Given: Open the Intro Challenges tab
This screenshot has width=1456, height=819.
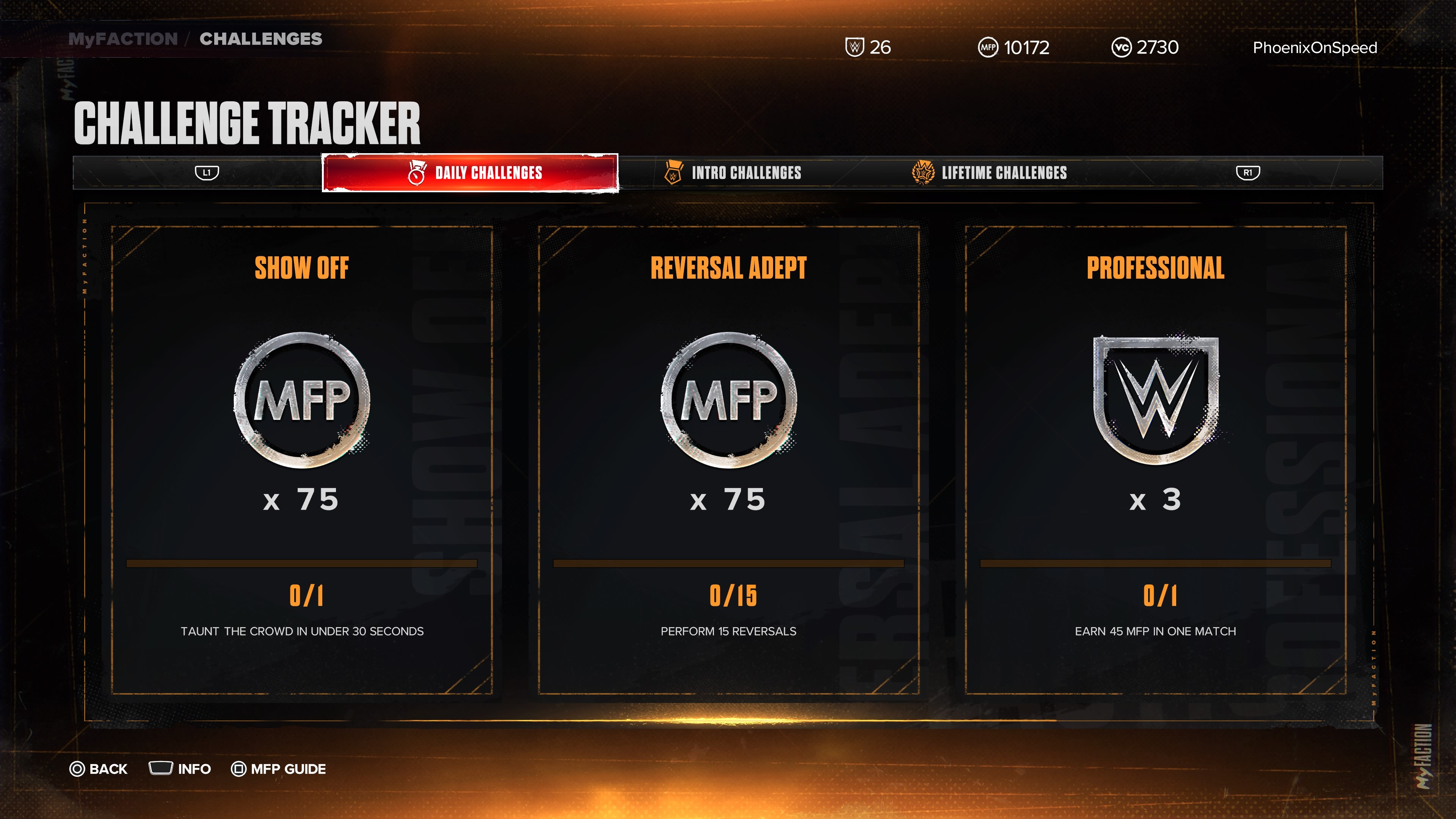Looking at the screenshot, I should coord(733,173).
